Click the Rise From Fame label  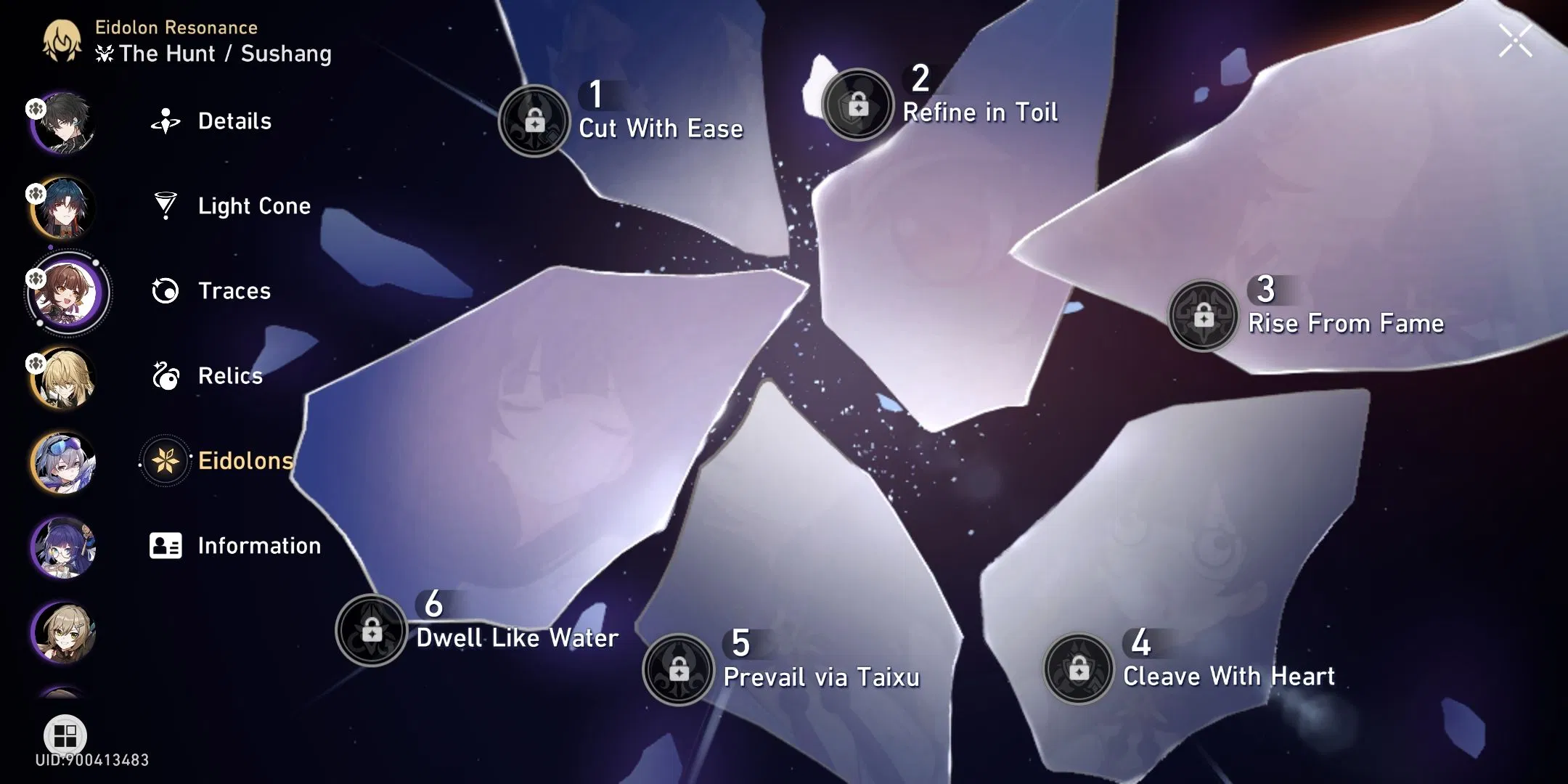click(x=1344, y=323)
